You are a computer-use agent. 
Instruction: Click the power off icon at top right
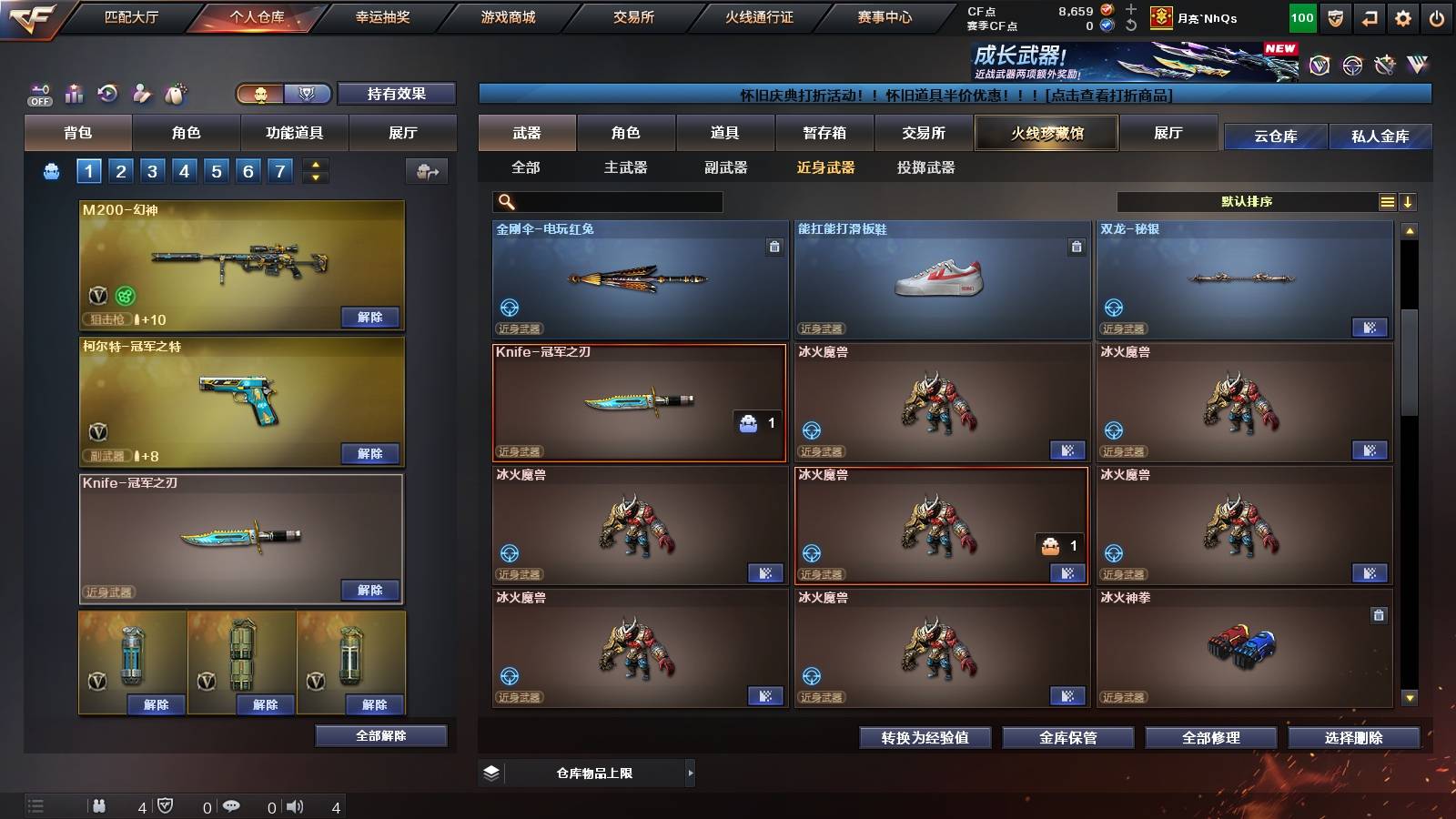point(1438,16)
